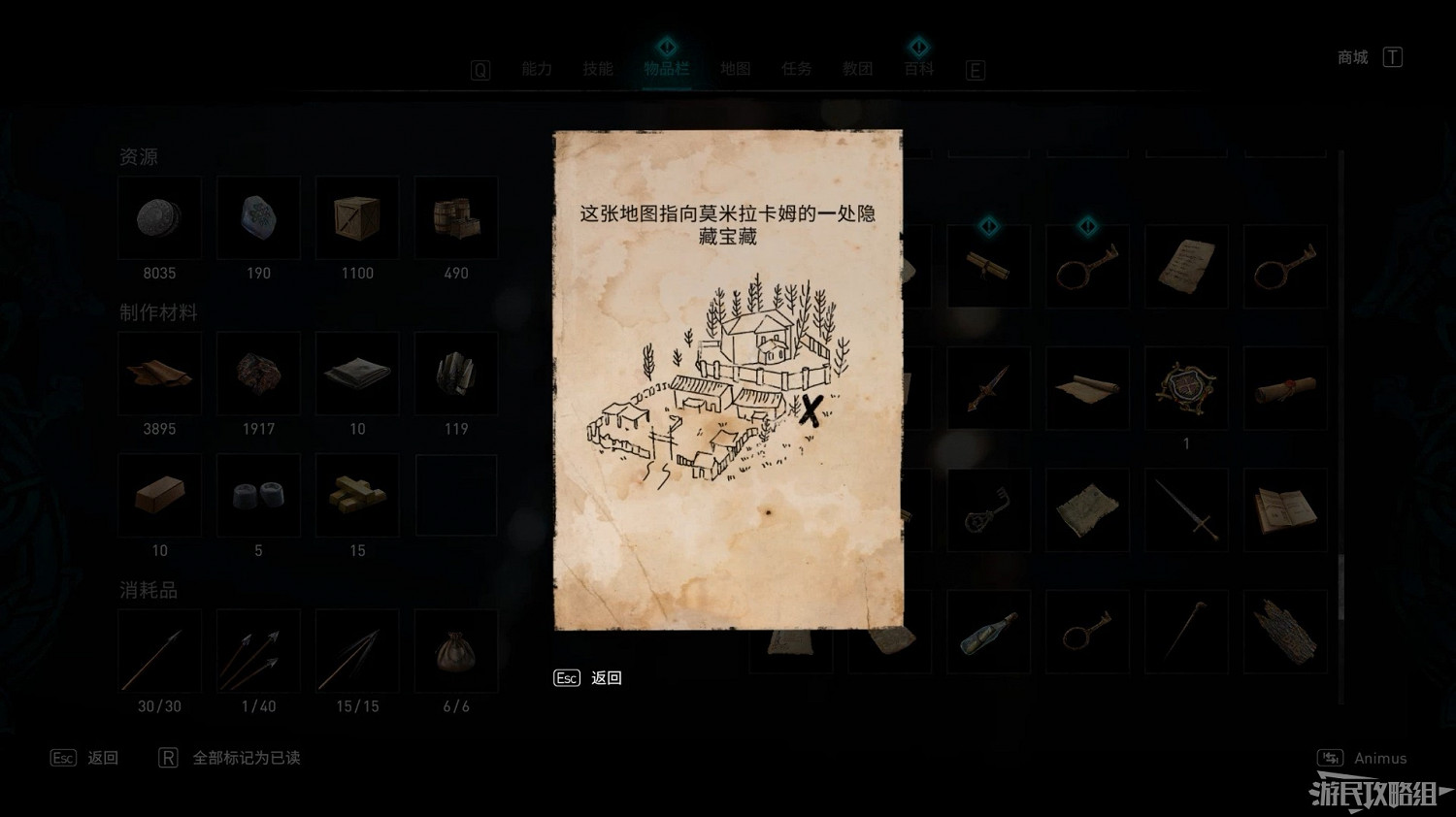
Task: Click the iron ore crafting material
Action: click(258, 374)
